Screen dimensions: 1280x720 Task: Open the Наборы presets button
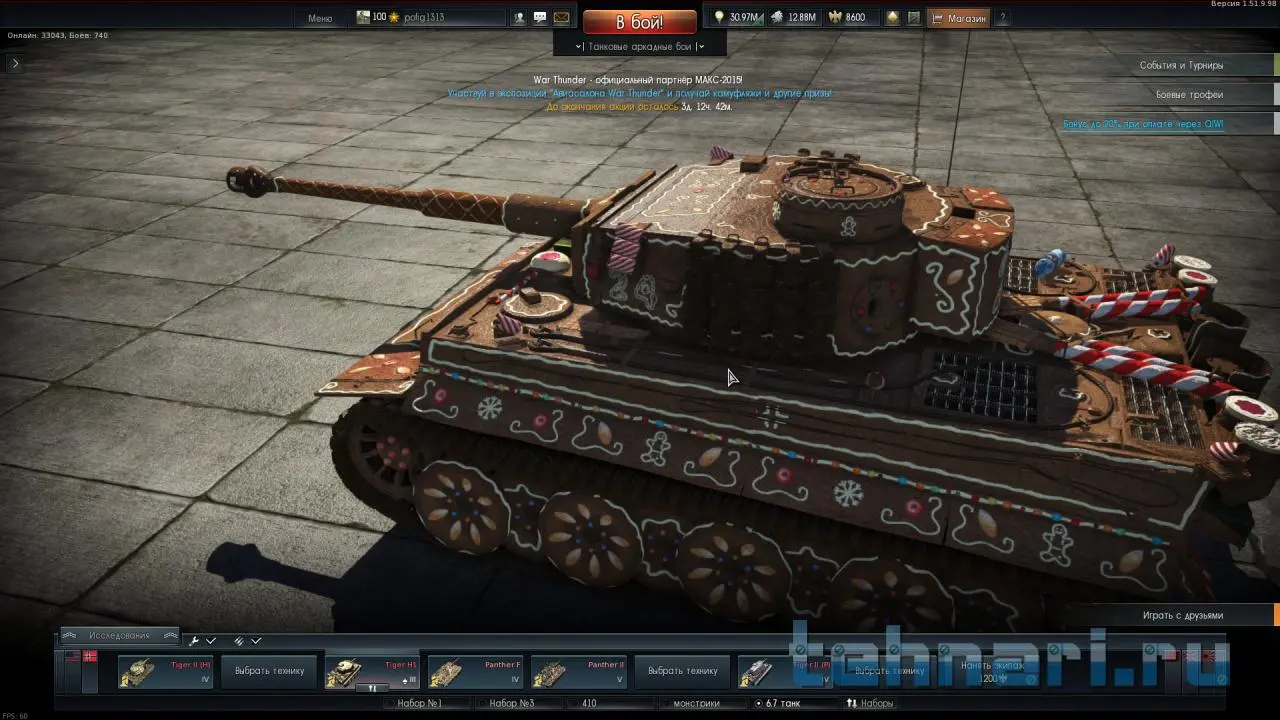pyautogui.click(x=870, y=703)
